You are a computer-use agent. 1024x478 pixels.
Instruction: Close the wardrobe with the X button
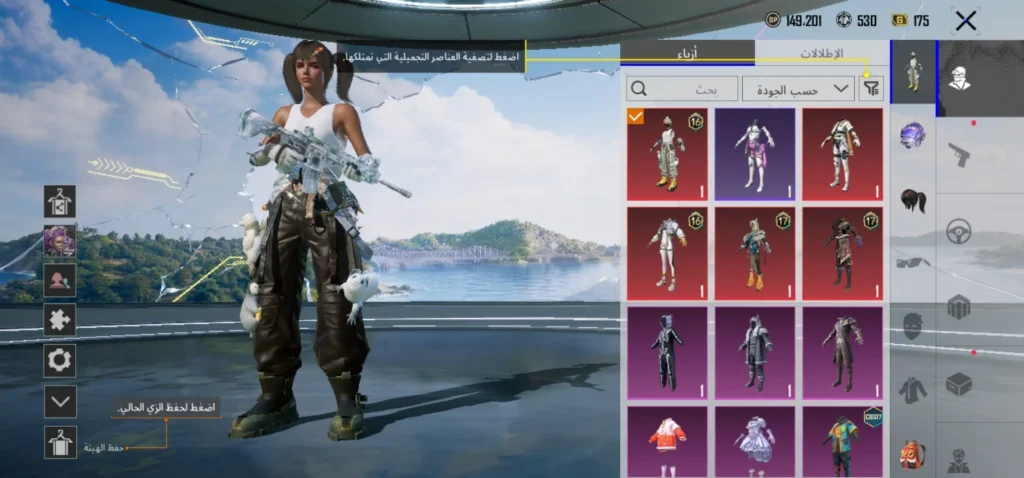coord(965,21)
